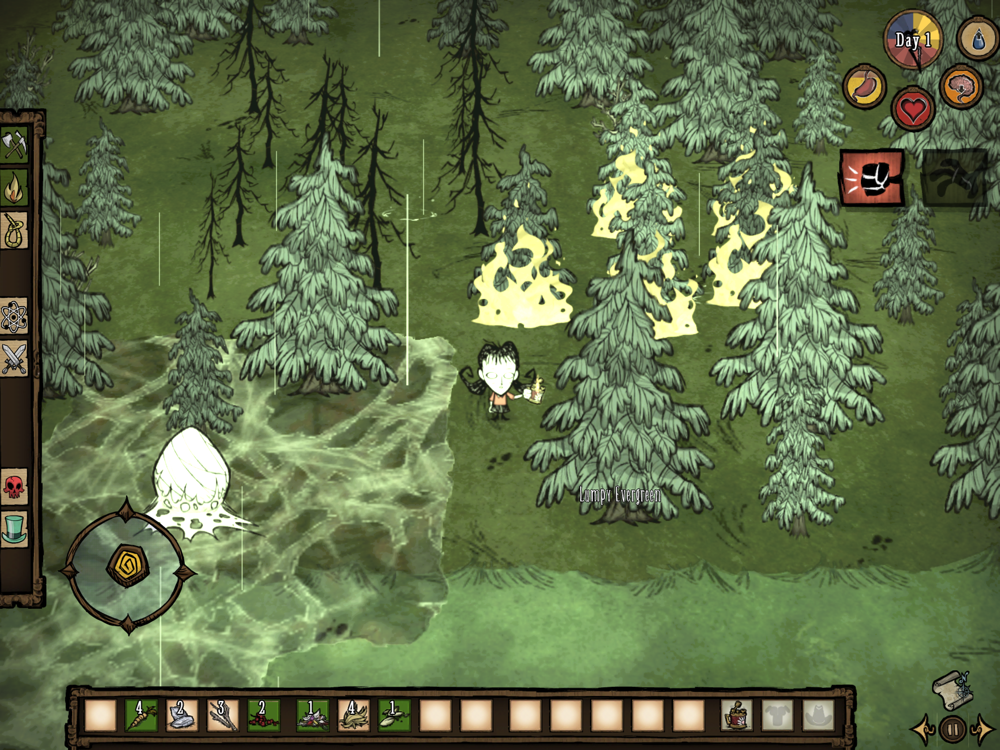The width and height of the screenshot is (1000, 750).
Task: Select the carrot stack in inventory
Action: point(142,715)
